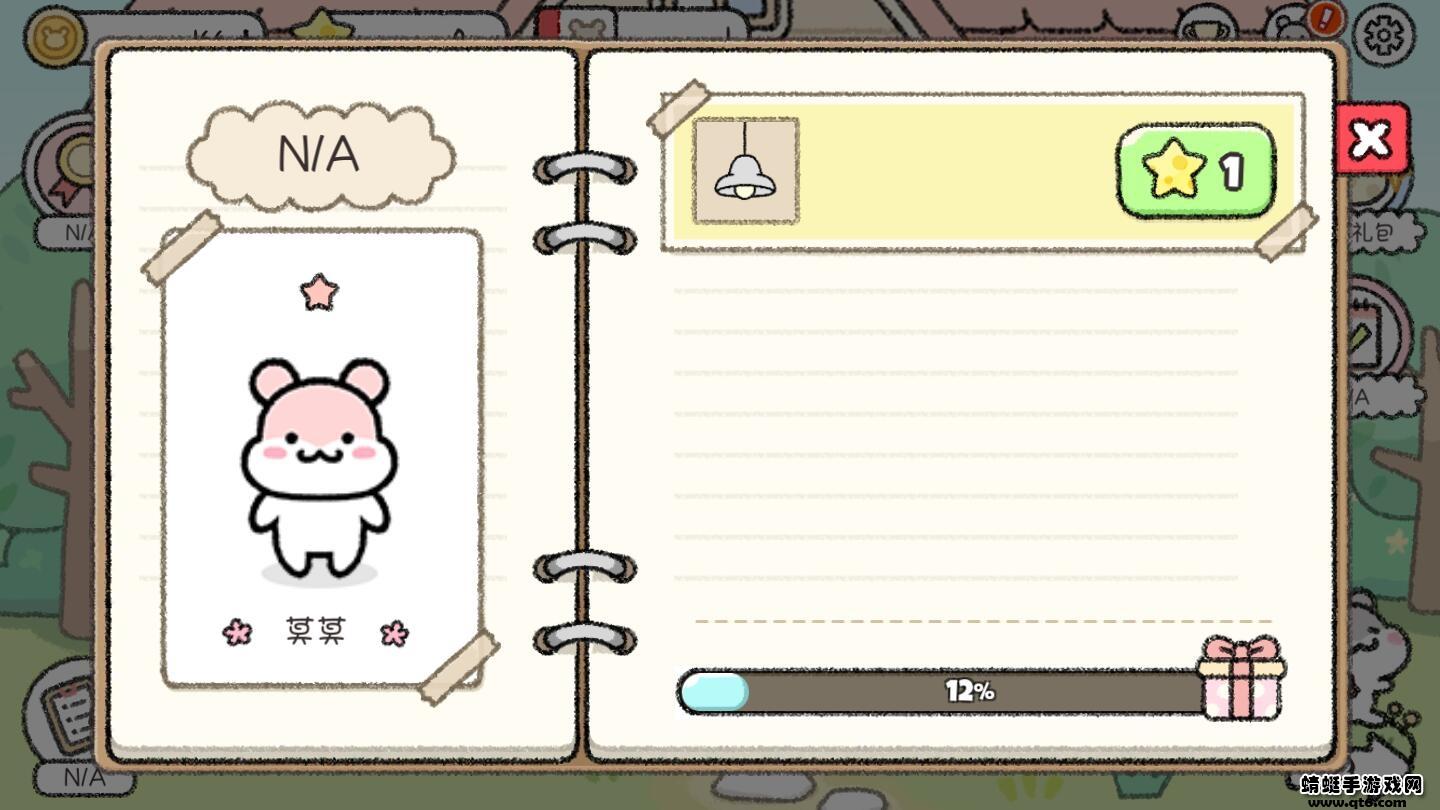
Task: Close the notebook via the red X tab
Action: click(x=1372, y=140)
